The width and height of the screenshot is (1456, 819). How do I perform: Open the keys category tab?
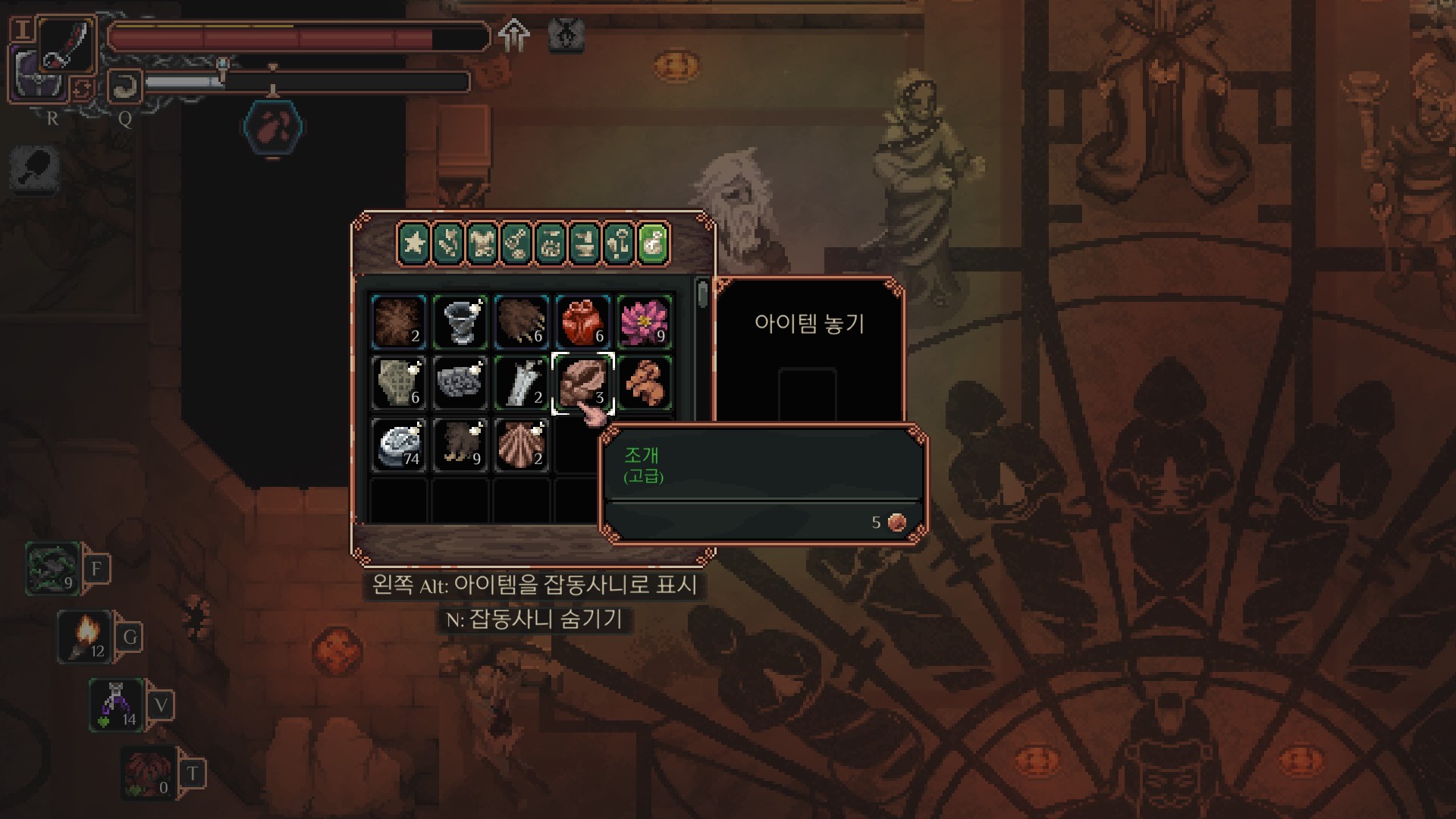[620, 244]
